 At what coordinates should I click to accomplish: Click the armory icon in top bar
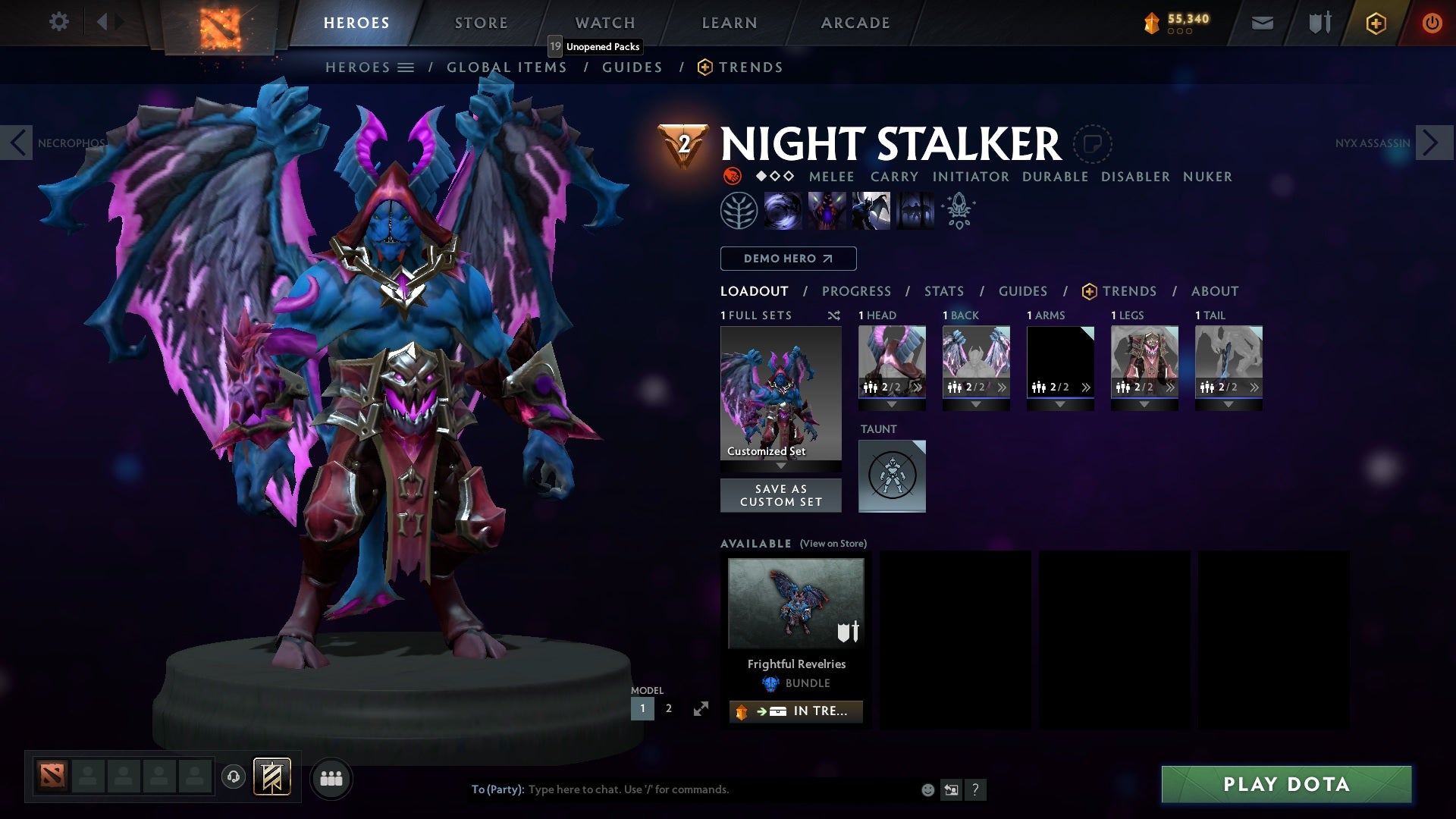pos(1318,23)
